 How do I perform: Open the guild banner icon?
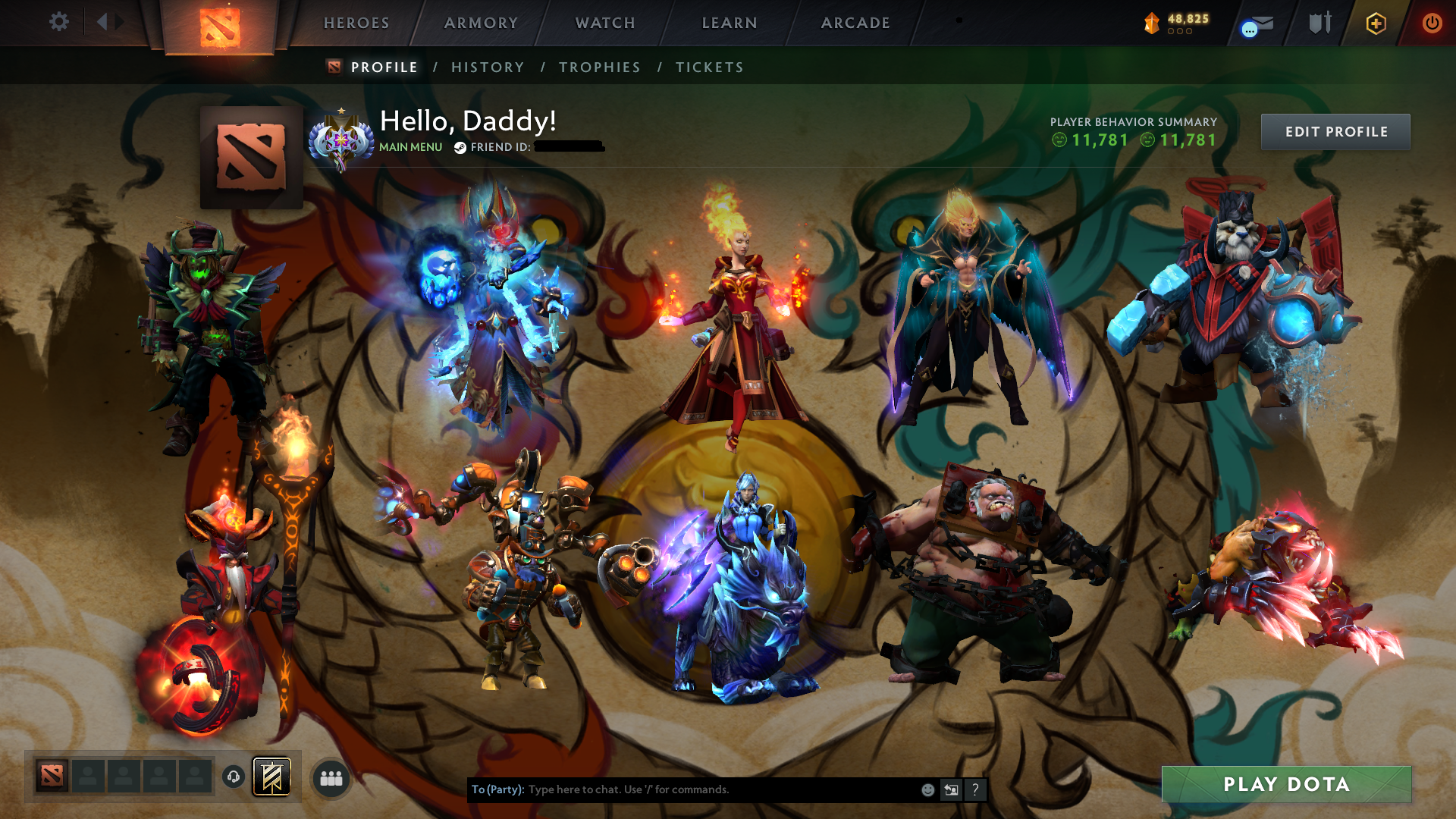tap(273, 777)
